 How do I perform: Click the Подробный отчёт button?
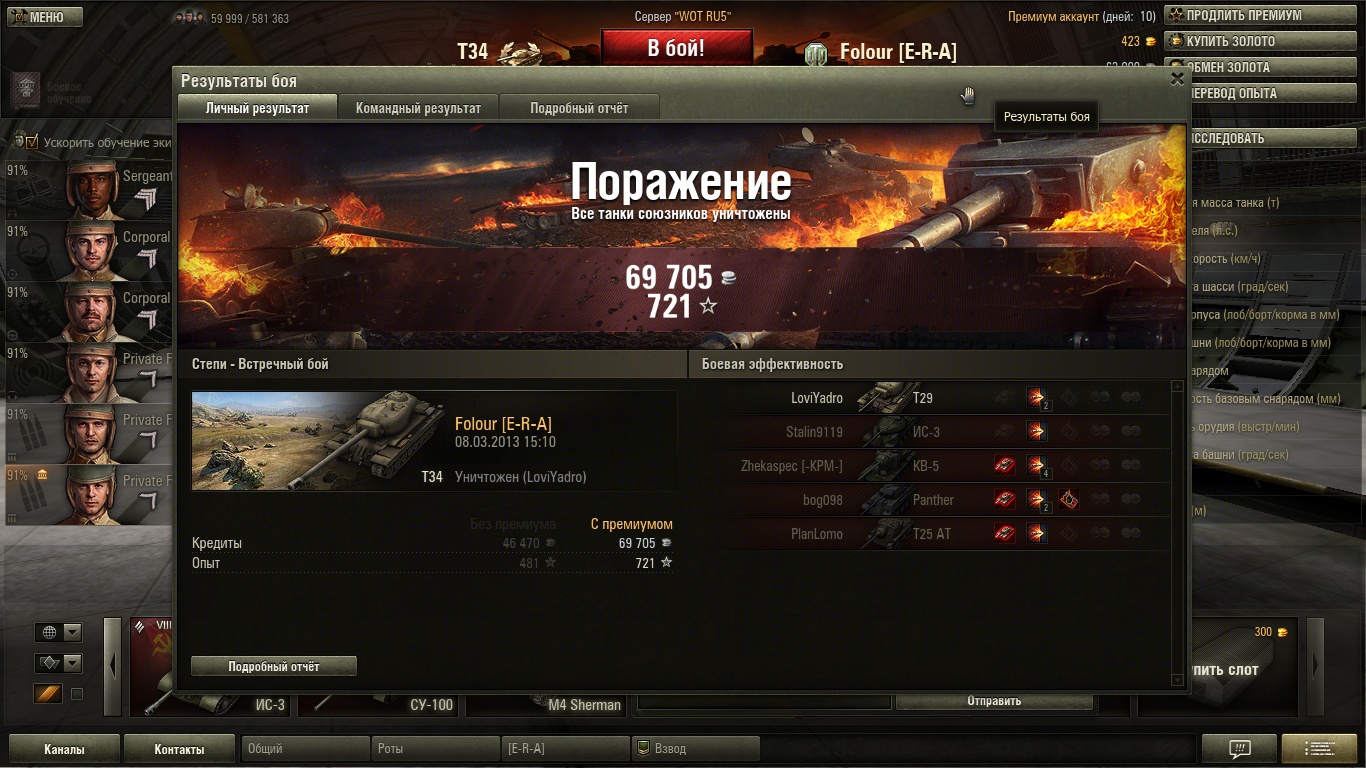(274, 666)
